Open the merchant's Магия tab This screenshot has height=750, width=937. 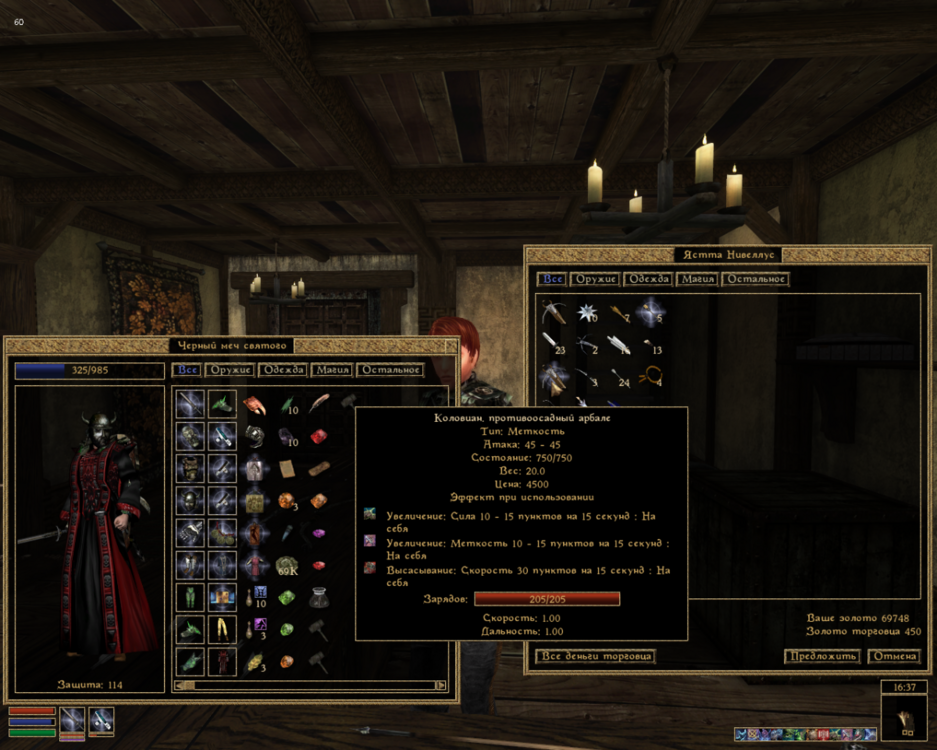click(697, 279)
